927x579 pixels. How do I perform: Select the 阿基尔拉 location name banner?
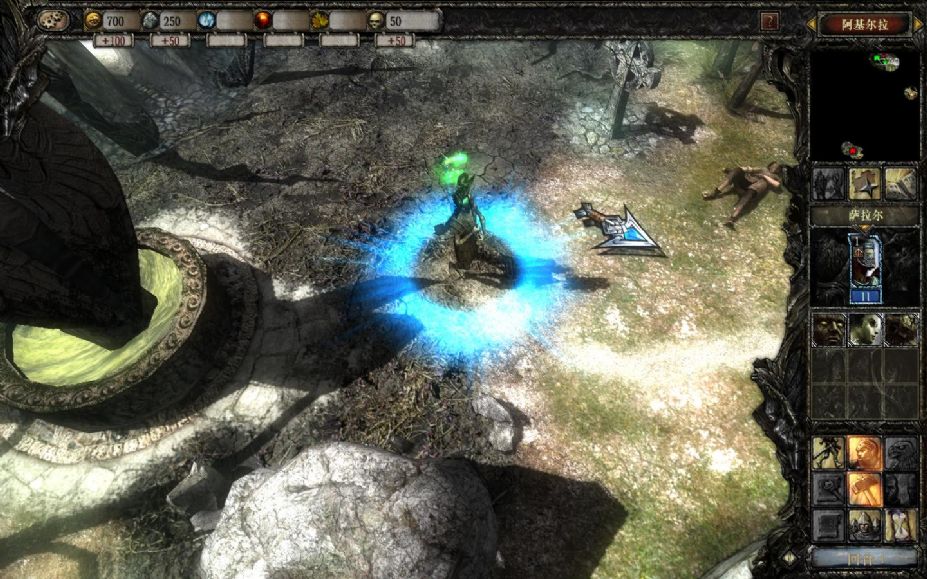pos(864,24)
